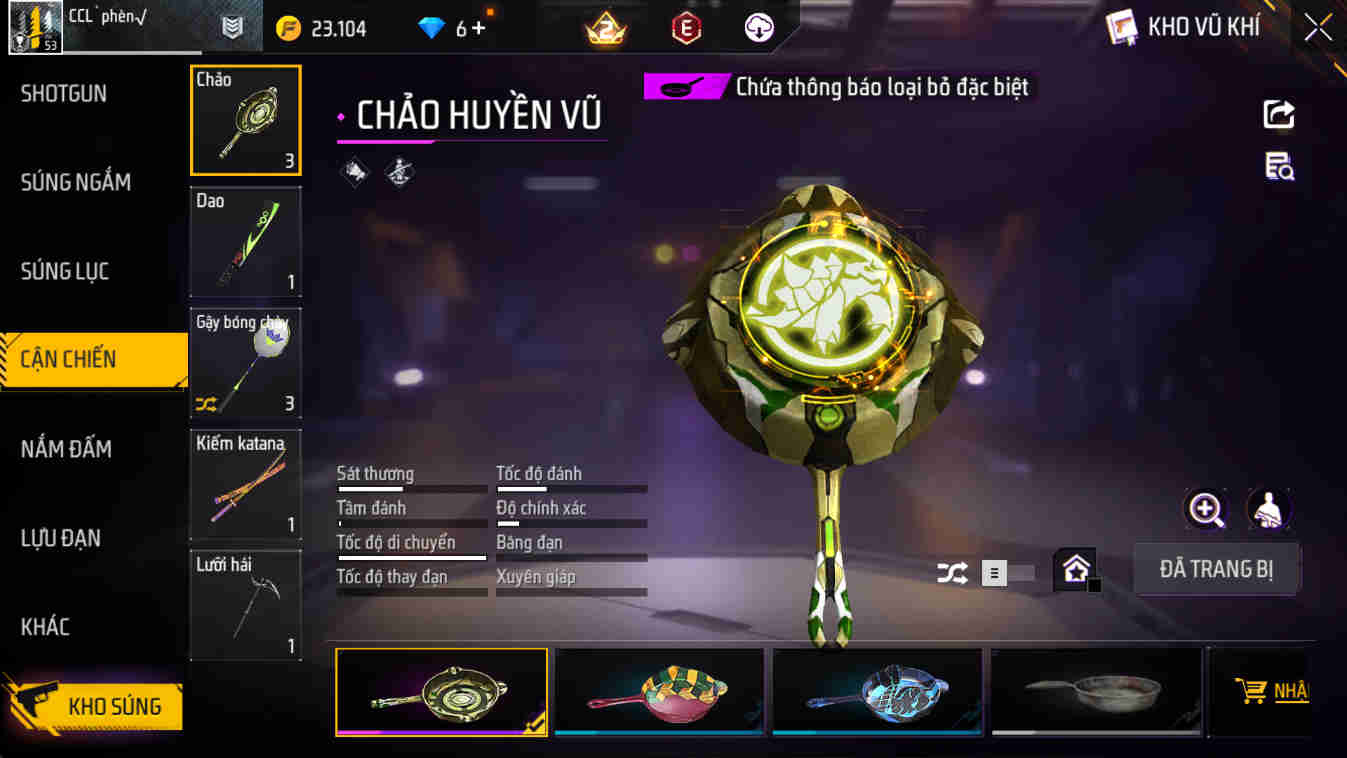Click the ĐÃ TRANG BỊ button

tap(1216, 568)
